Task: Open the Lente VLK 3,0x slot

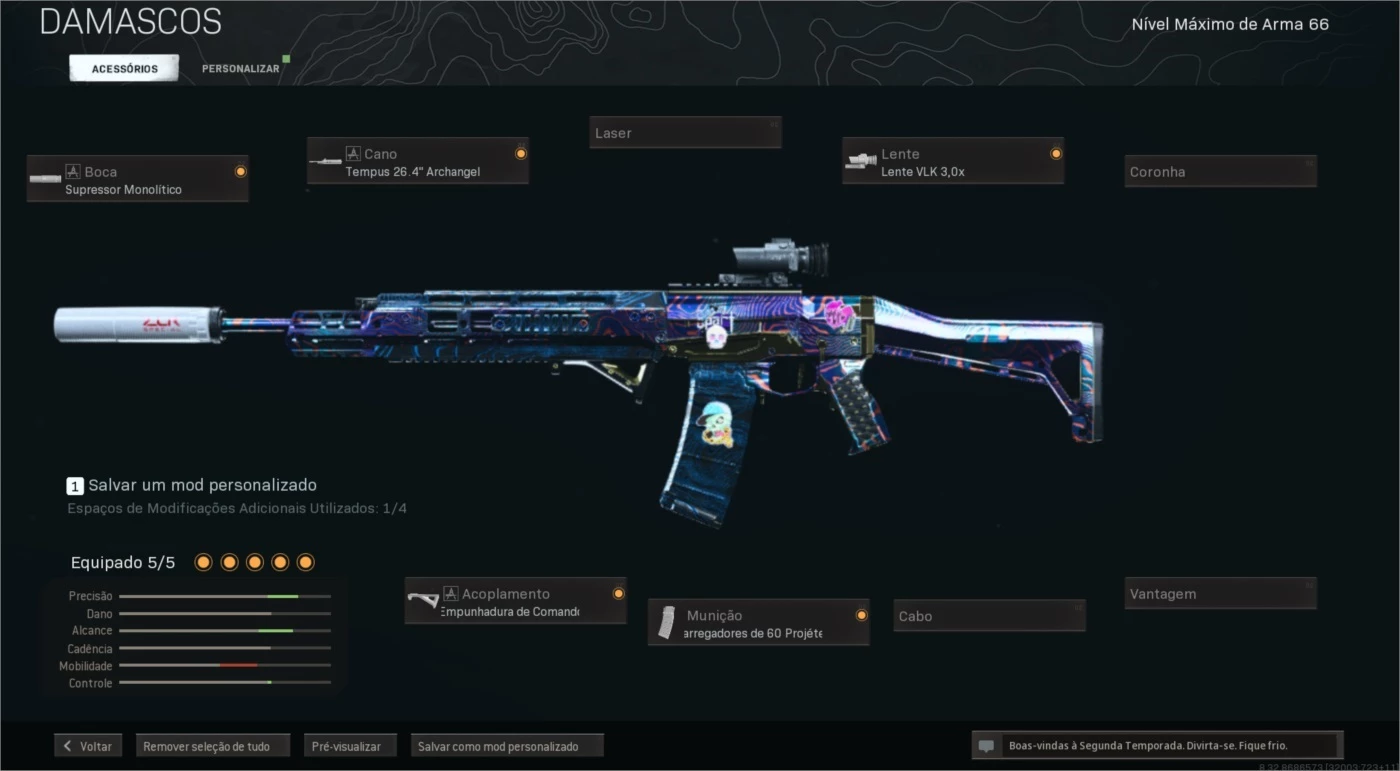Action: coord(953,161)
